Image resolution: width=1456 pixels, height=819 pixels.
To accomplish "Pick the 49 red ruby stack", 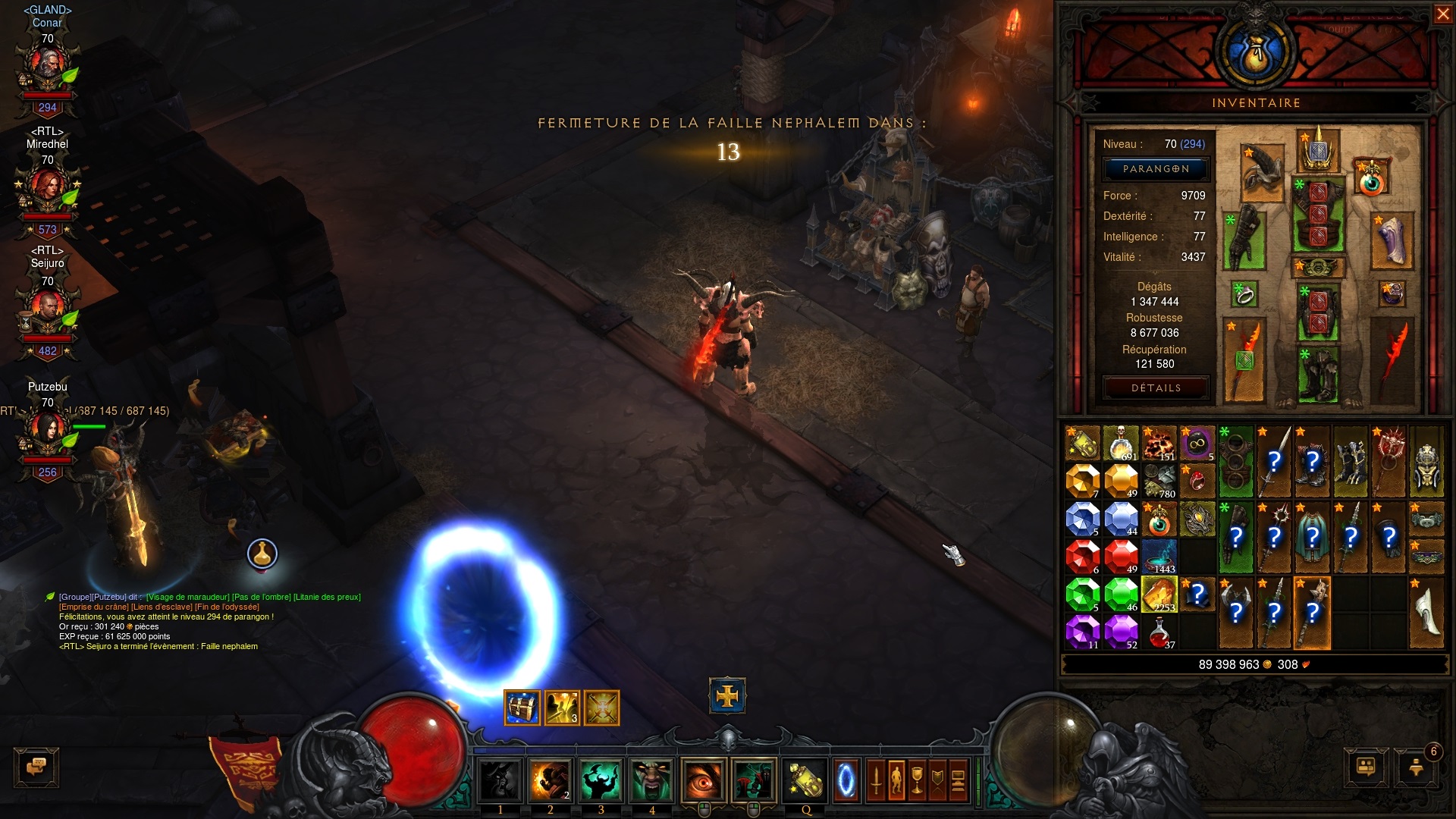I will (x=1121, y=556).
